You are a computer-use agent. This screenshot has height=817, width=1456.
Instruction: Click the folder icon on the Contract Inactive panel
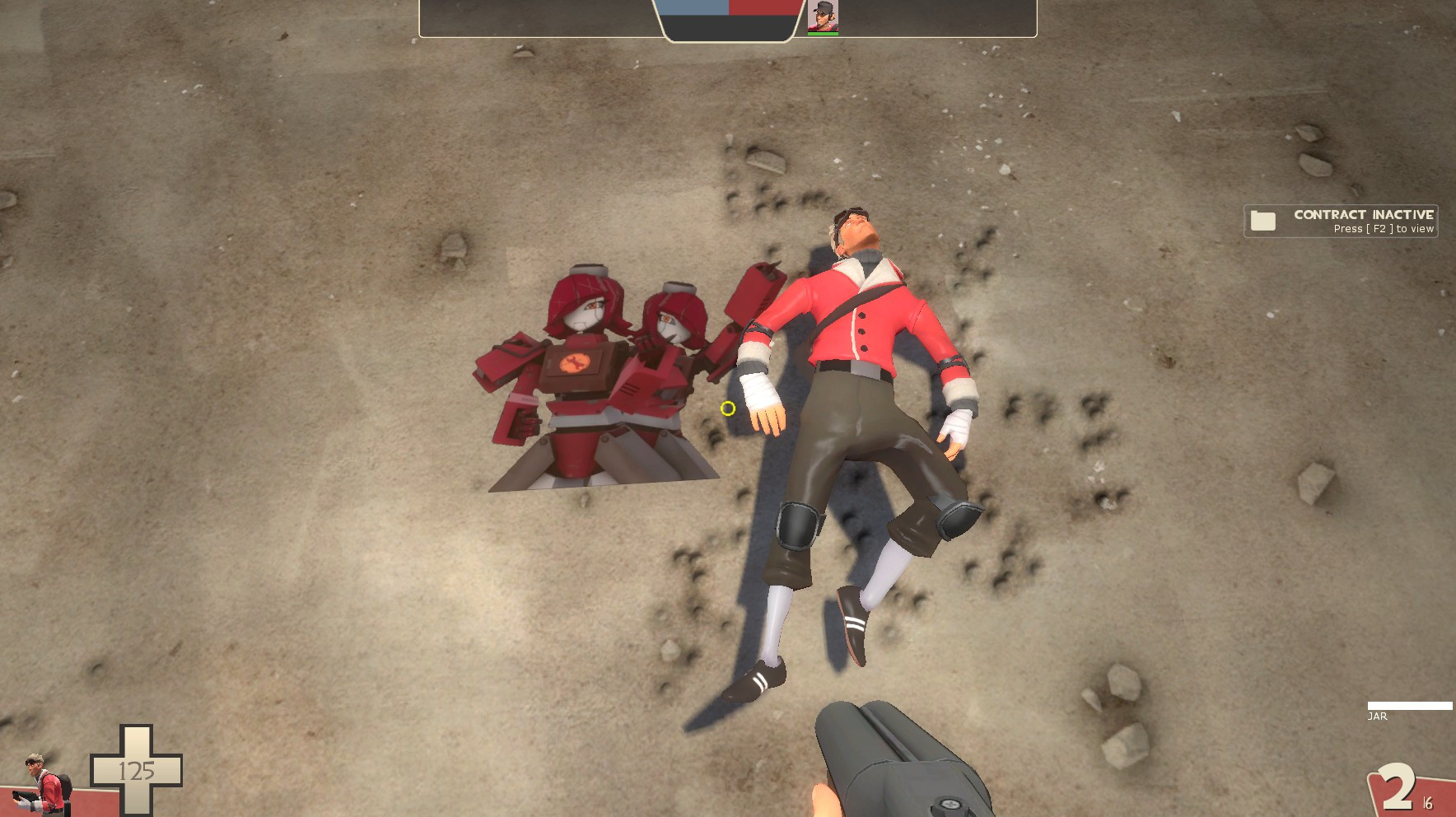coord(1263,220)
